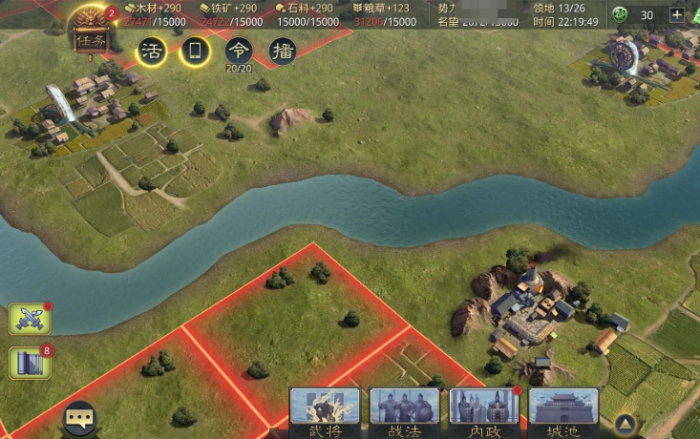The height and width of the screenshot is (439, 700).
Task: Open the 令 orders button
Action: pyautogui.click(x=239, y=51)
